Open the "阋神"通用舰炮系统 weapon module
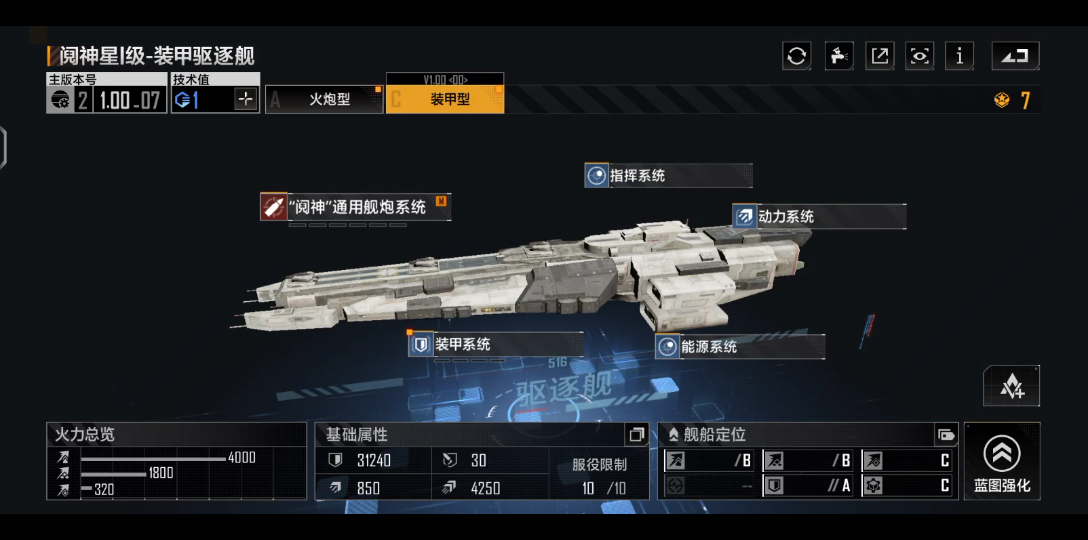 tap(355, 207)
